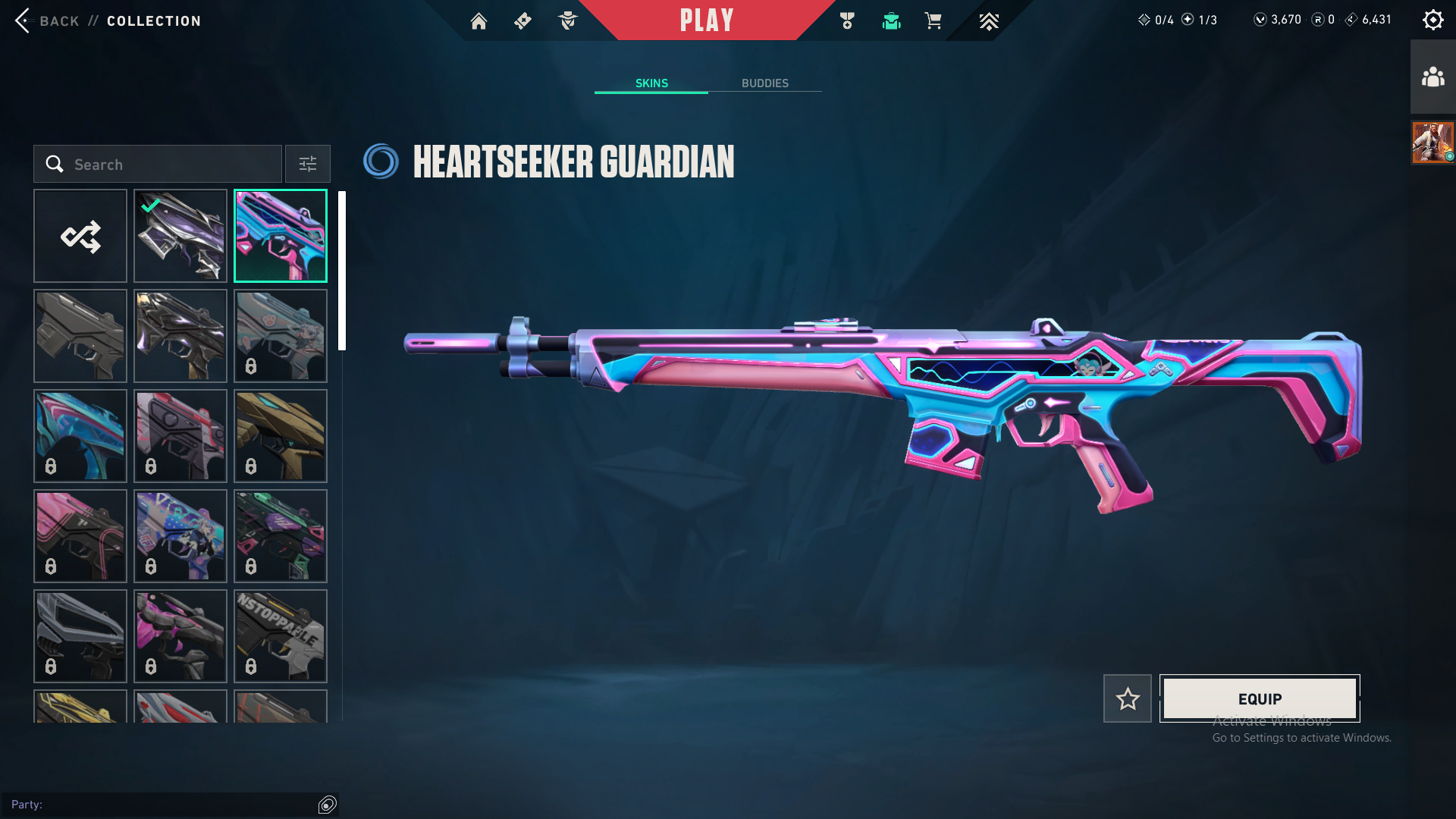The height and width of the screenshot is (819, 1456).
Task: Open the collection icon in top bar
Action: [x=891, y=21]
